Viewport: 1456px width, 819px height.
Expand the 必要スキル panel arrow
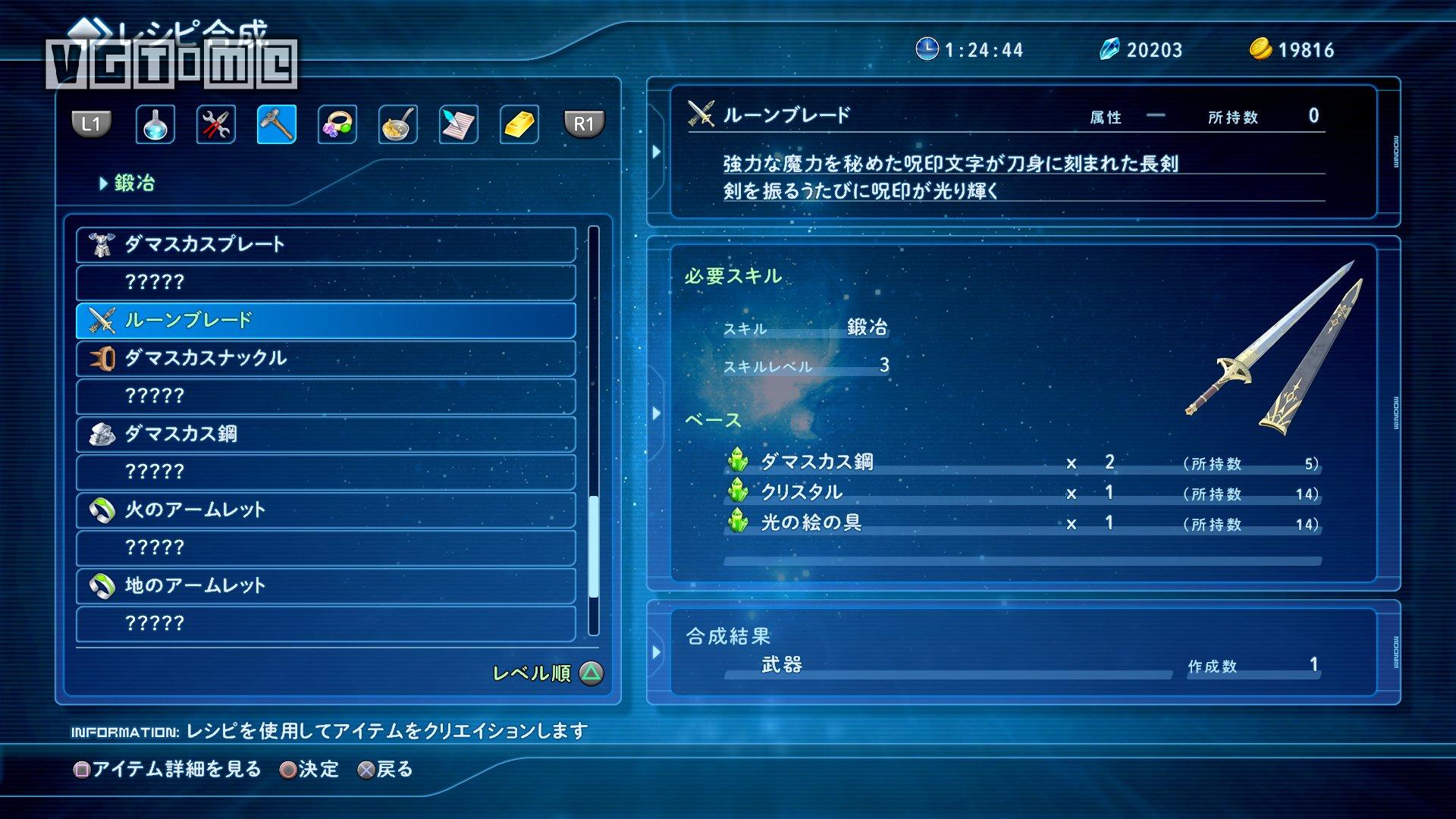tap(655, 413)
